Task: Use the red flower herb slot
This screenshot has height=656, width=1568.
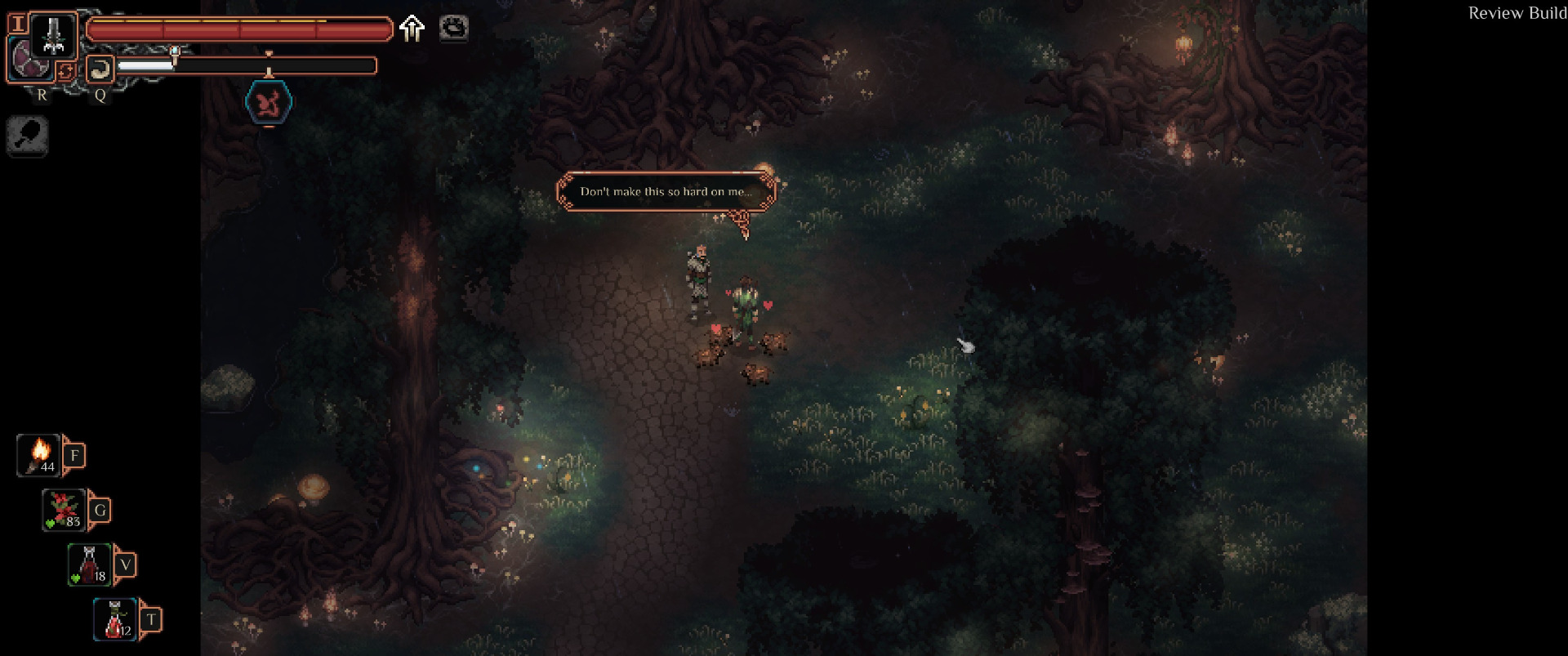Action: [65, 510]
